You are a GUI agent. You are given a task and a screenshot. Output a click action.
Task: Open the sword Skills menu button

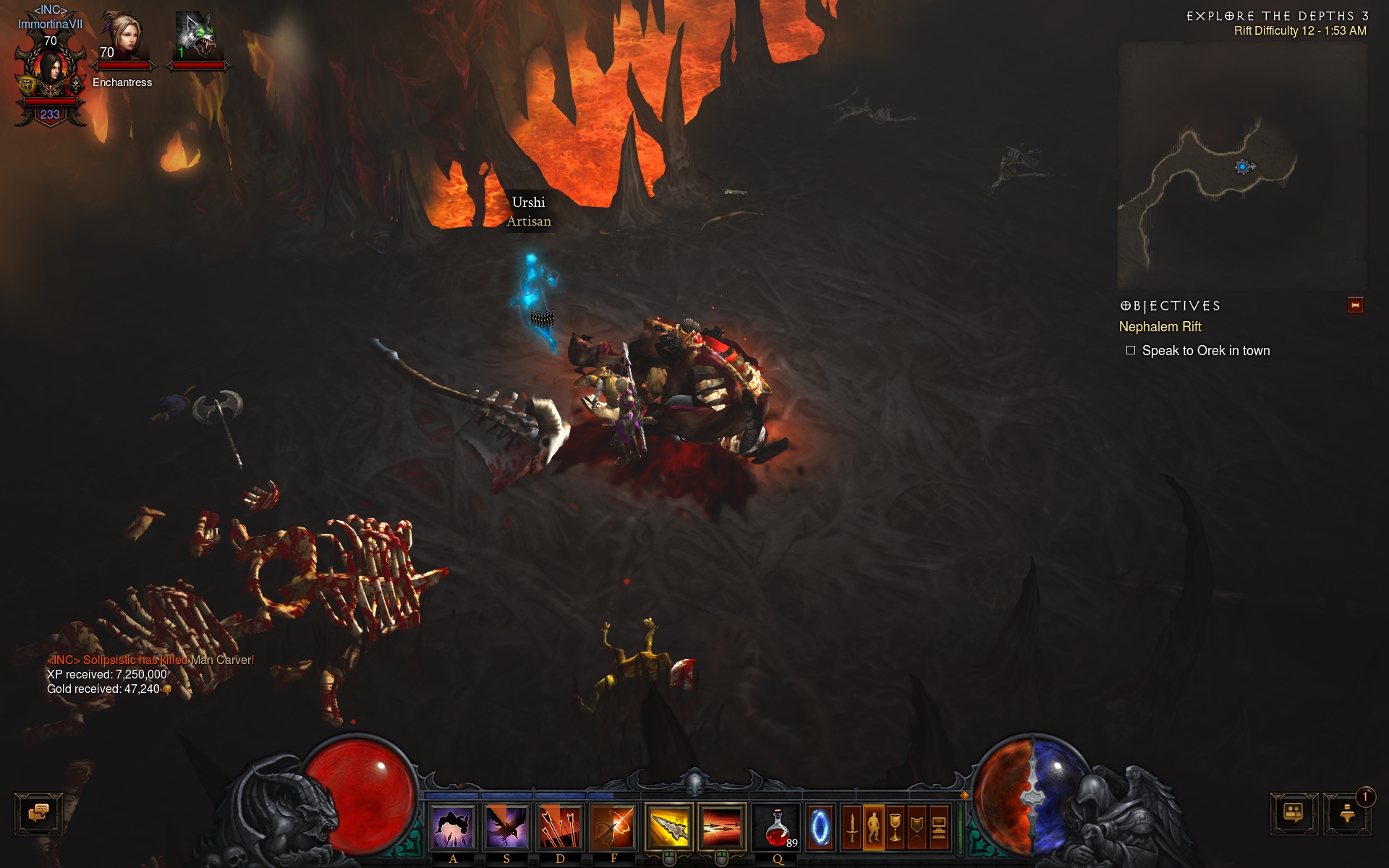pyautogui.click(x=852, y=827)
